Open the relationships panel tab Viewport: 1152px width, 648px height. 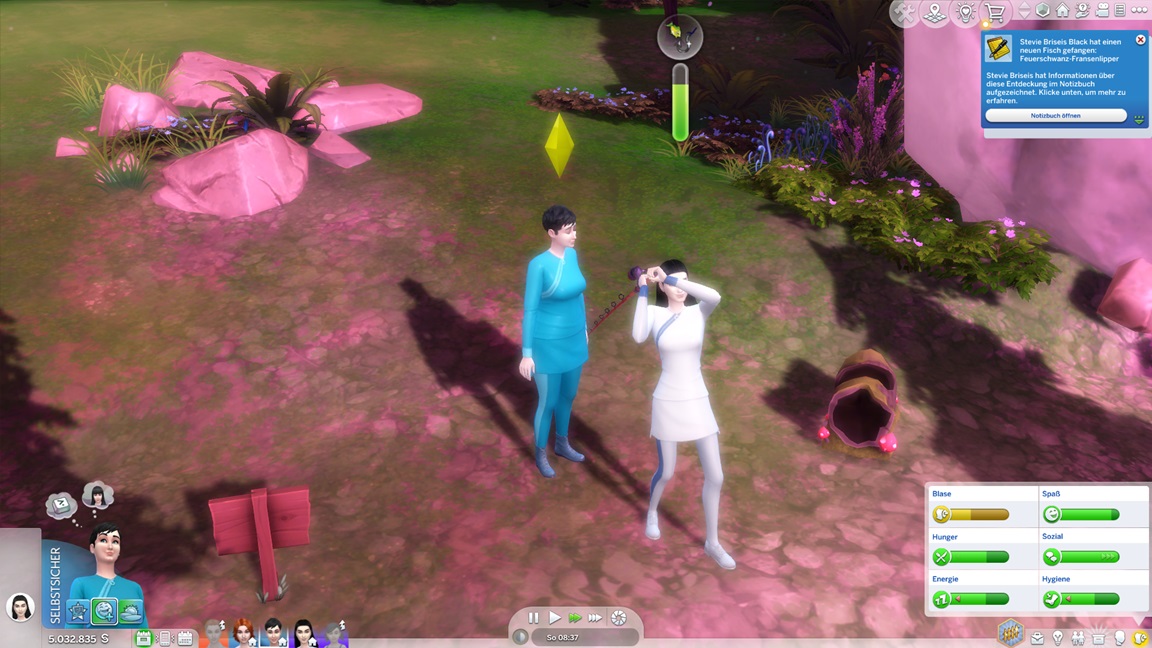click(1078, 638)
